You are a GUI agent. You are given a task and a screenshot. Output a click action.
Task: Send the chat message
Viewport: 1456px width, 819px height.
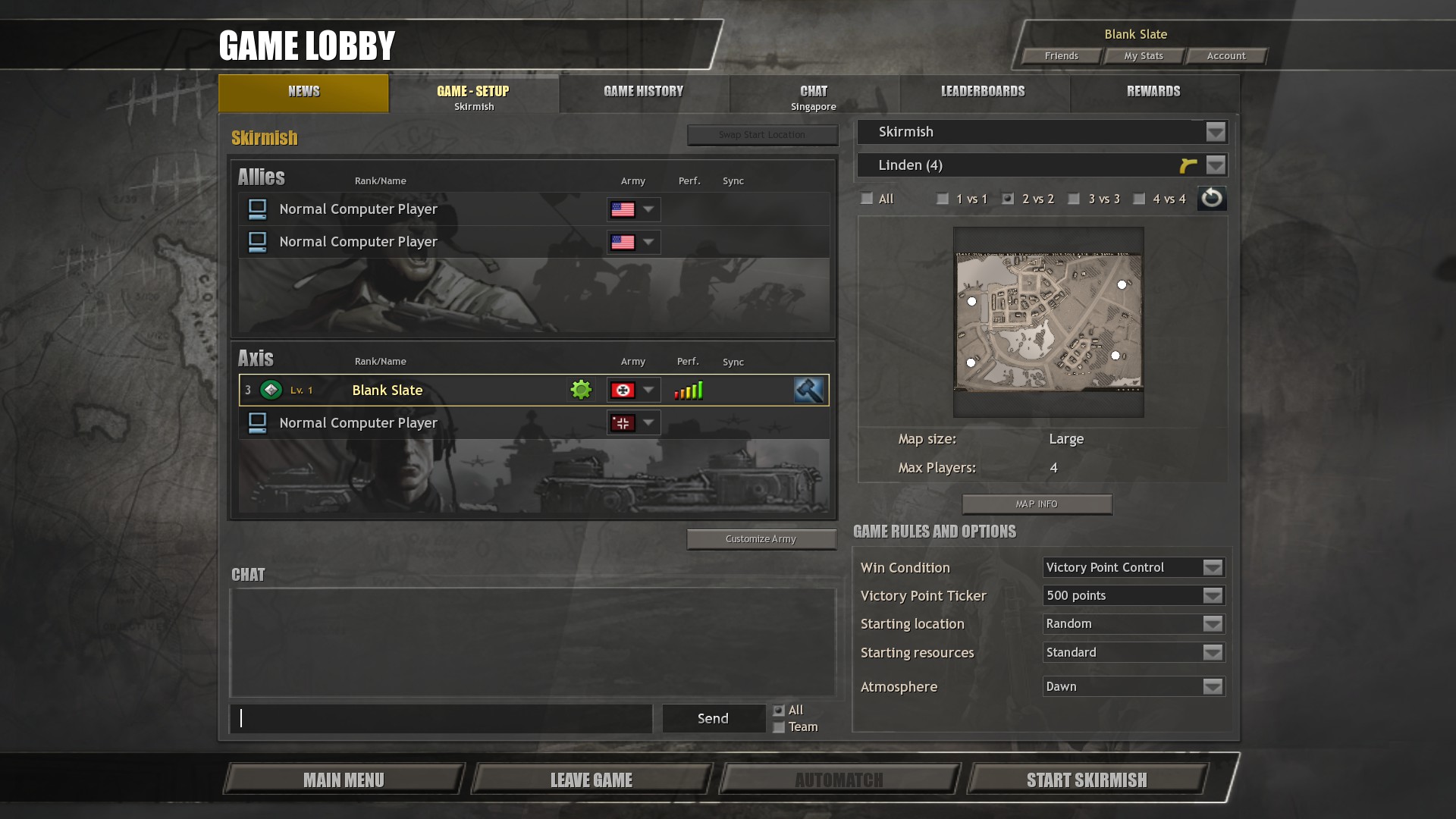coord(713,719)
